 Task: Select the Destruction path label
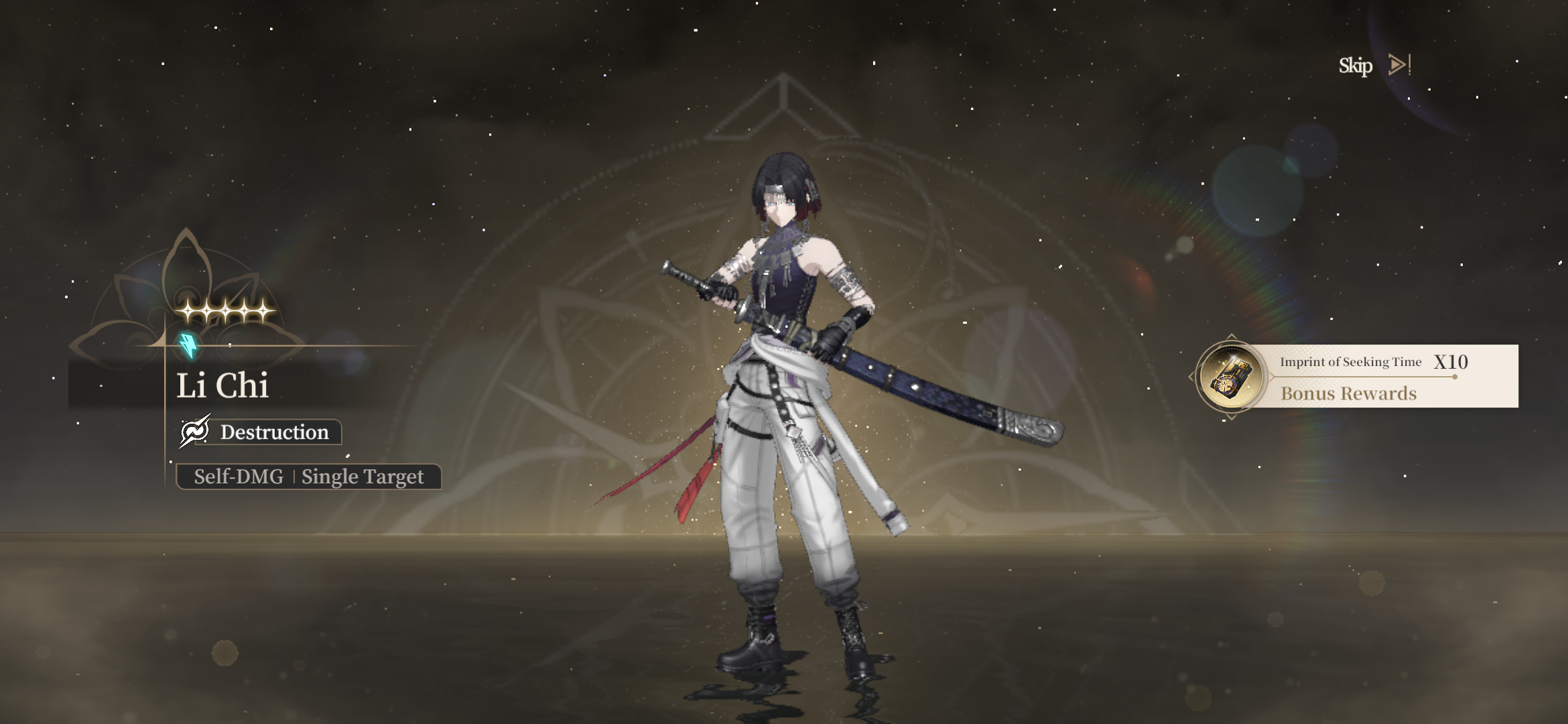tap(261, 432)
